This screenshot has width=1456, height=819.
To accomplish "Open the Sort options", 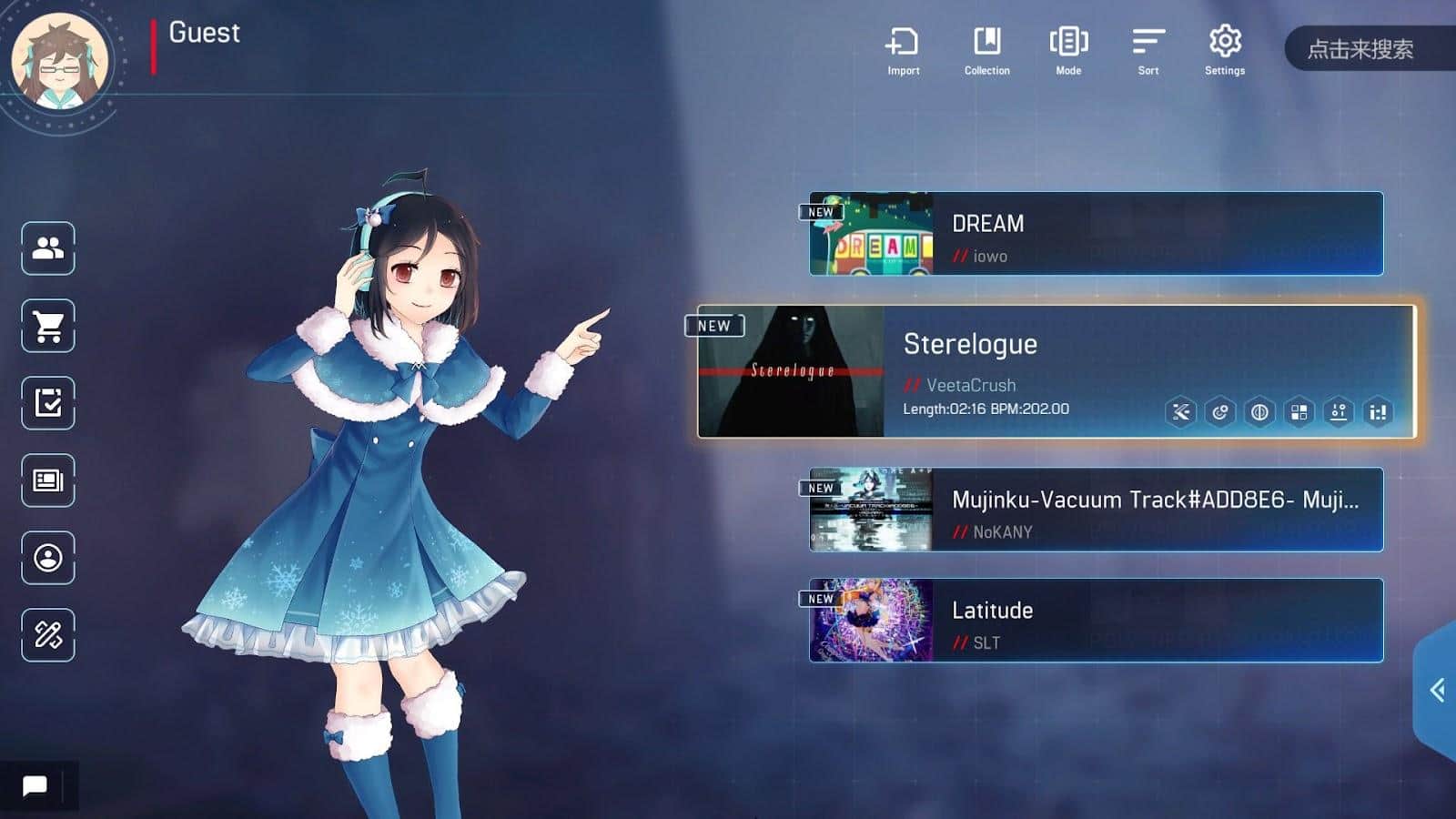I will coord(1147,50).
